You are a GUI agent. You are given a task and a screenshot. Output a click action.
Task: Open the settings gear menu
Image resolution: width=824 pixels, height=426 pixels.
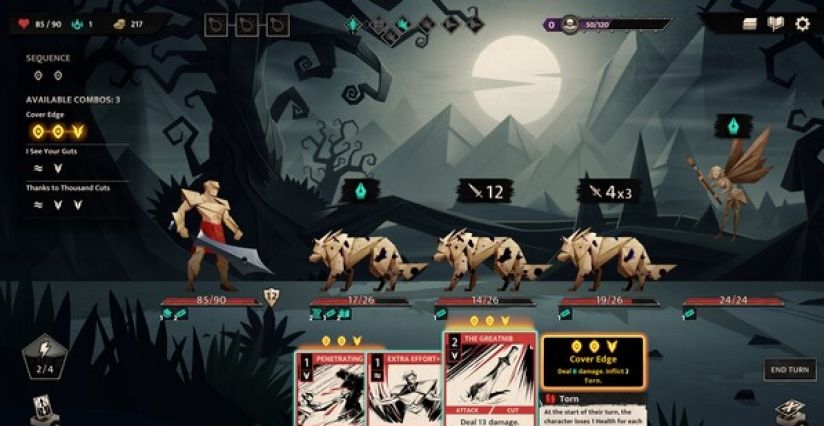pos(802,24)
